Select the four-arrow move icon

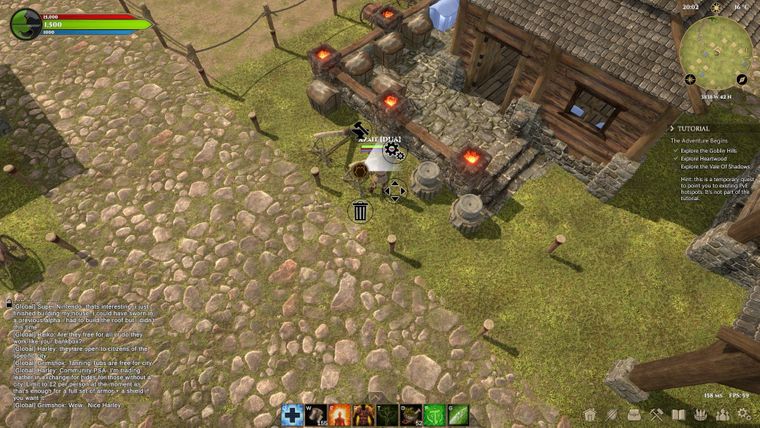click(394, 190)
